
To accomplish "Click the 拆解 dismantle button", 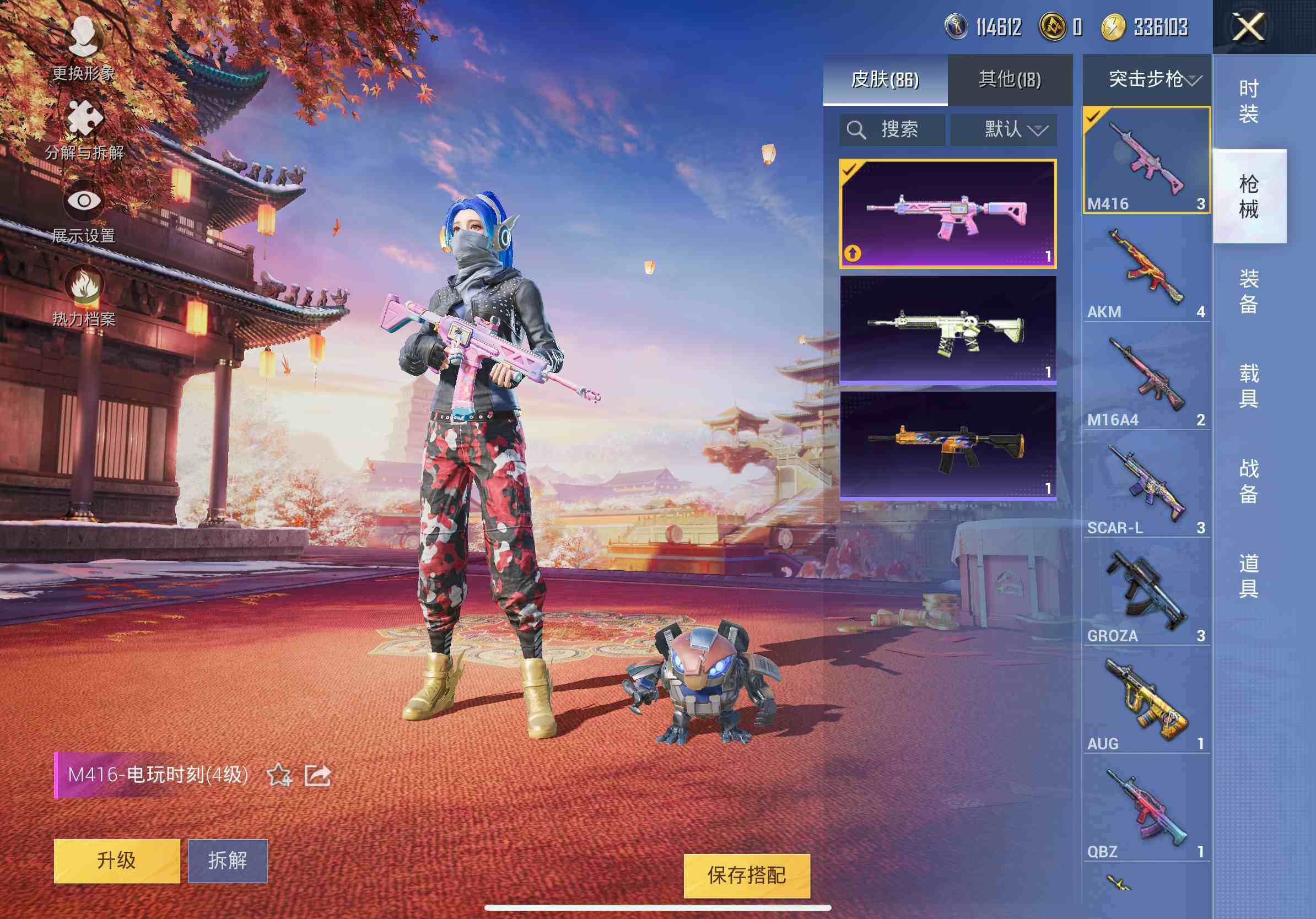I will [228, 861].
